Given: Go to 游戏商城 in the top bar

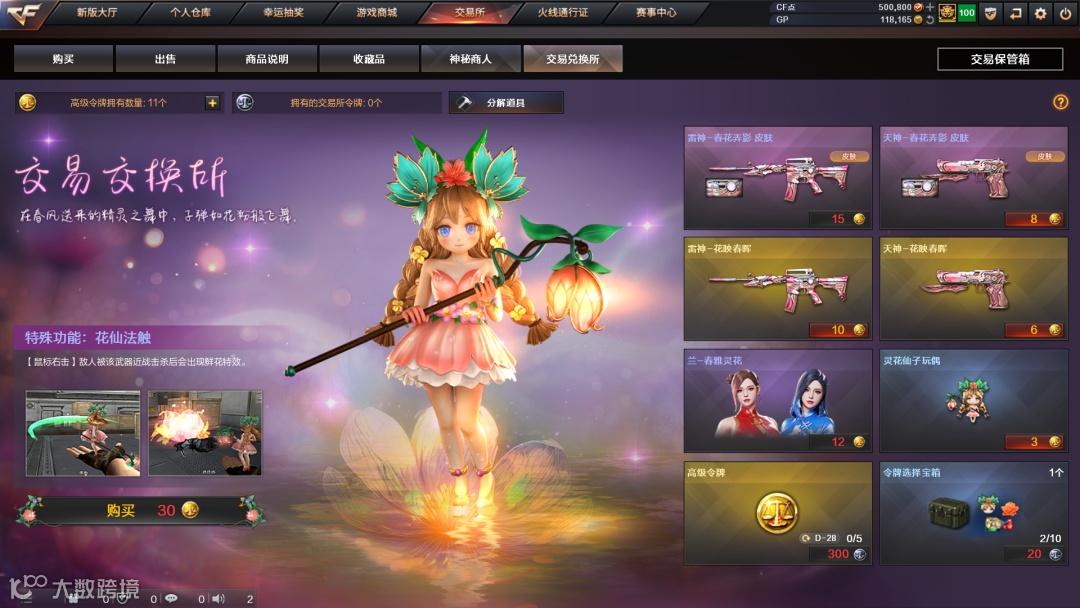Looking at the screenshot, I should (x=376, y=13).
